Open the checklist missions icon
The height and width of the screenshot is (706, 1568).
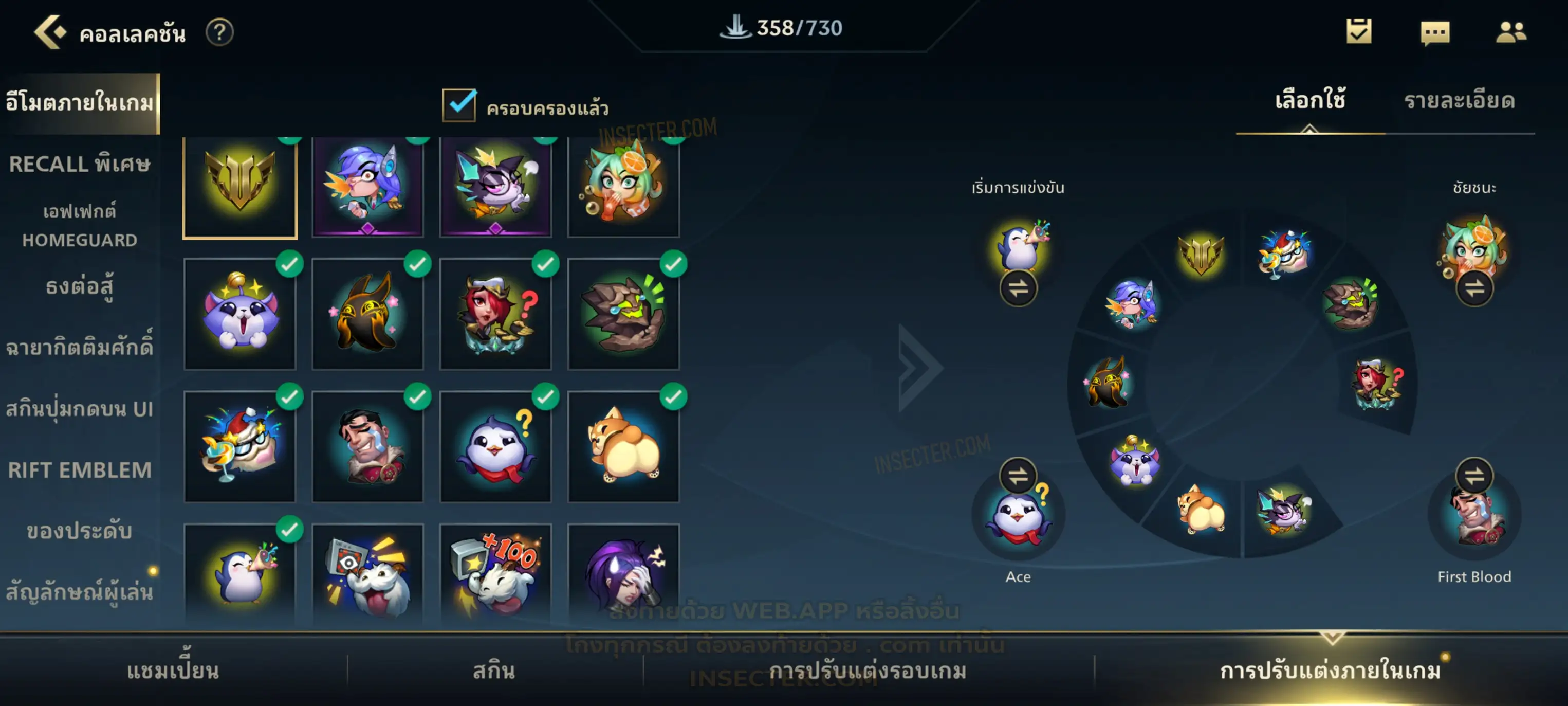click(1359, 32)
